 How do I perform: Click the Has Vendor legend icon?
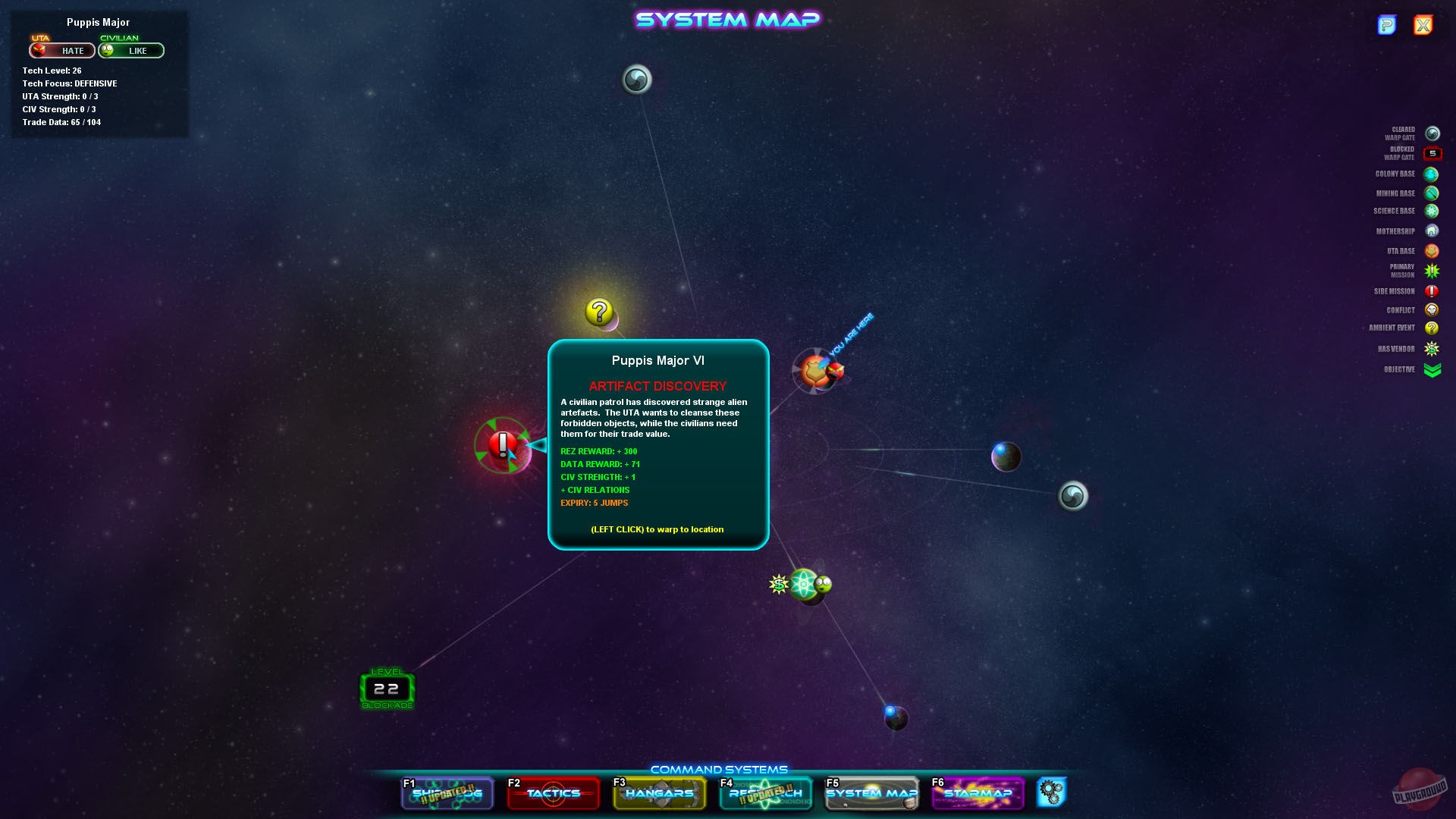pos(1432,348)
